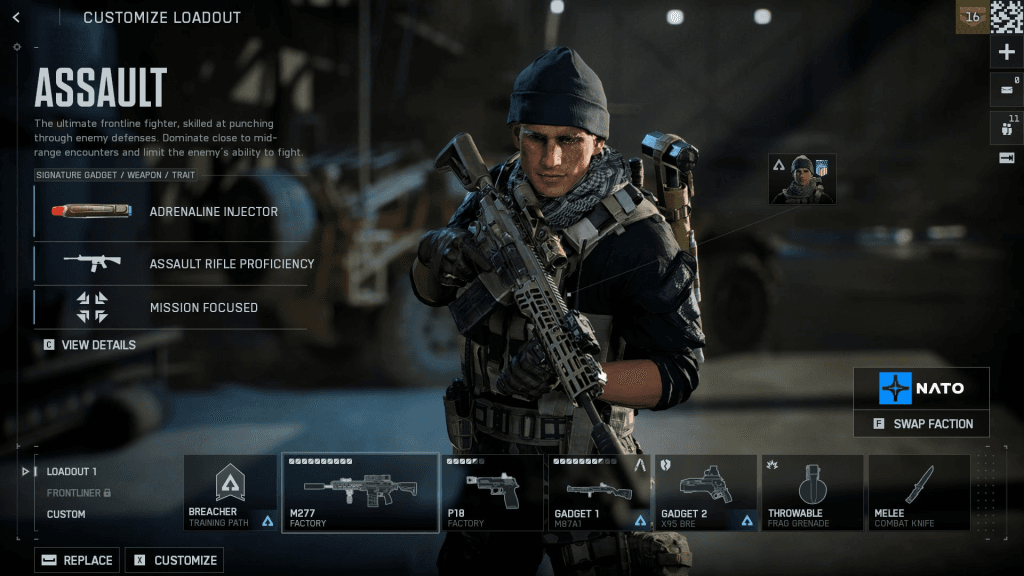Select the P18 sidearm slot

coord(492,493)
